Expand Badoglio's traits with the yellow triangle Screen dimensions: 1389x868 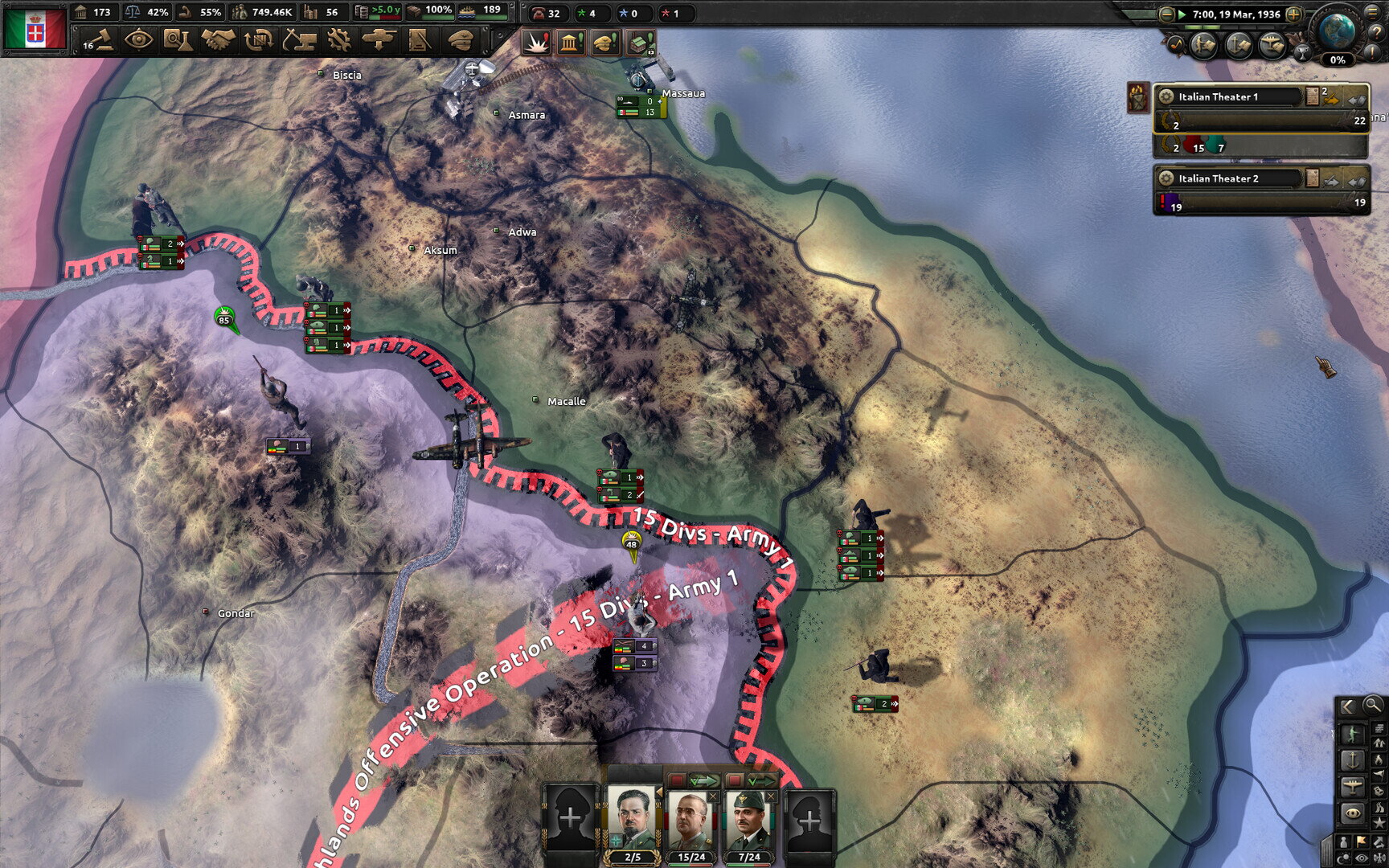[x=660, y=791]
